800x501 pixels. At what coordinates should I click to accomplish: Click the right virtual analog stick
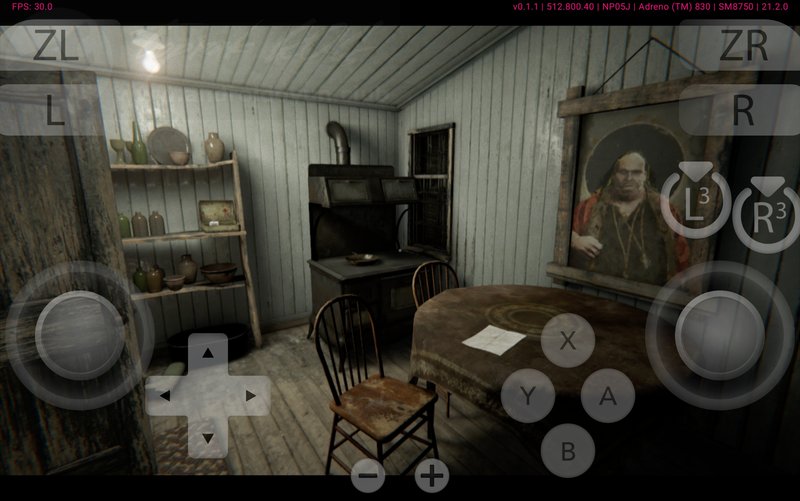[x=719, y=334]
